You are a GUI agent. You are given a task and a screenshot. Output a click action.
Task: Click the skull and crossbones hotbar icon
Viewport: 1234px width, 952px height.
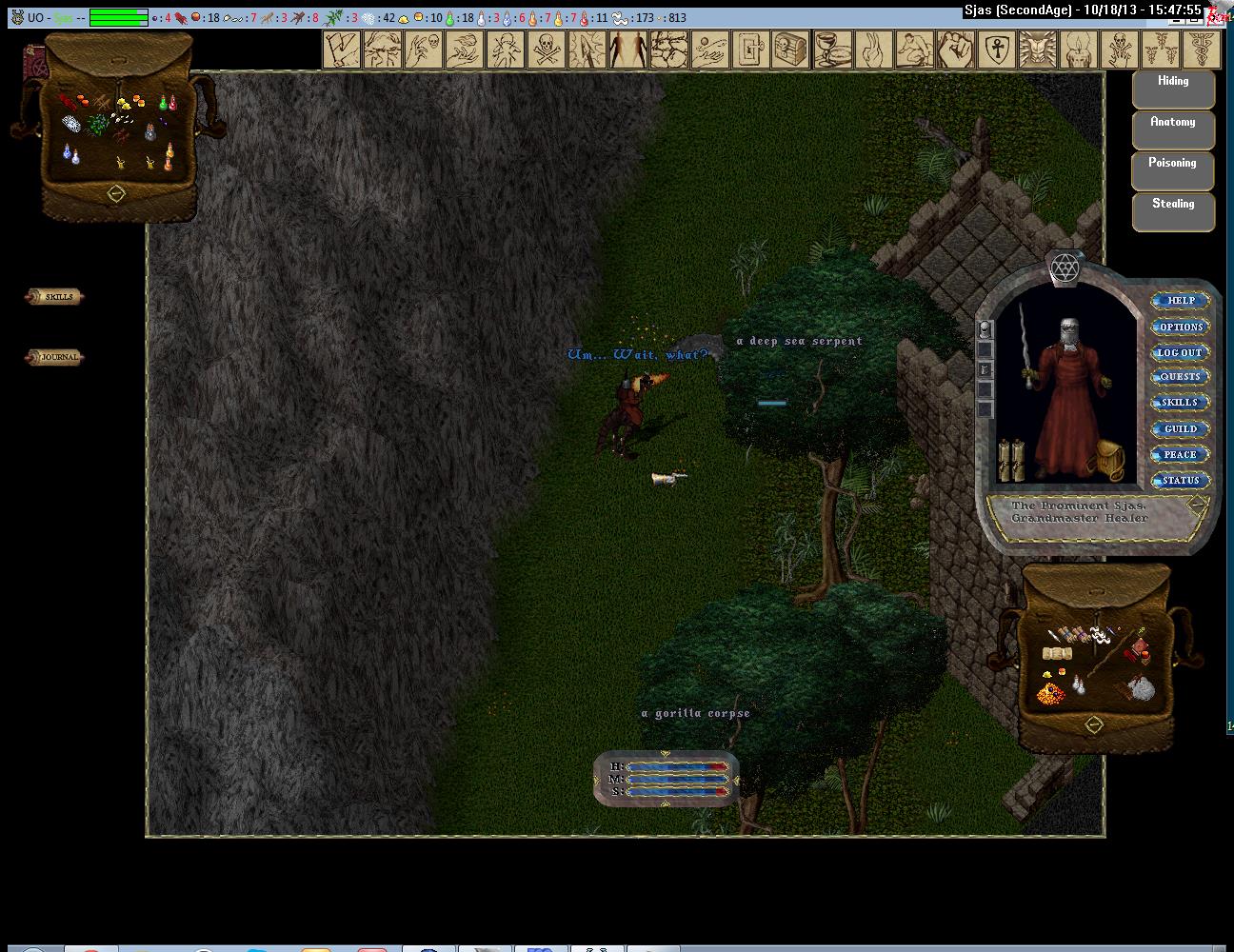[x=546, y=49]
